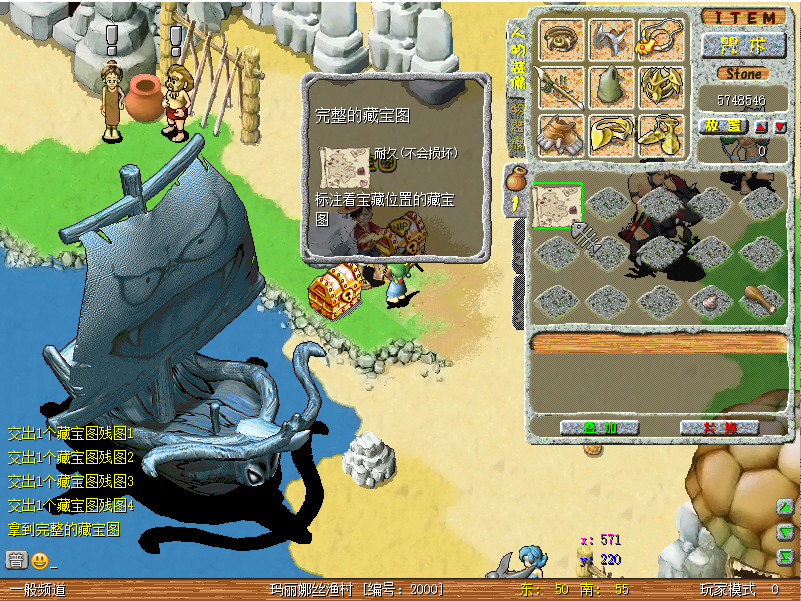The width and height of the screenshot is (801, 601).
Task: Open the smiley emoticon picker
Action: (40, 560)
